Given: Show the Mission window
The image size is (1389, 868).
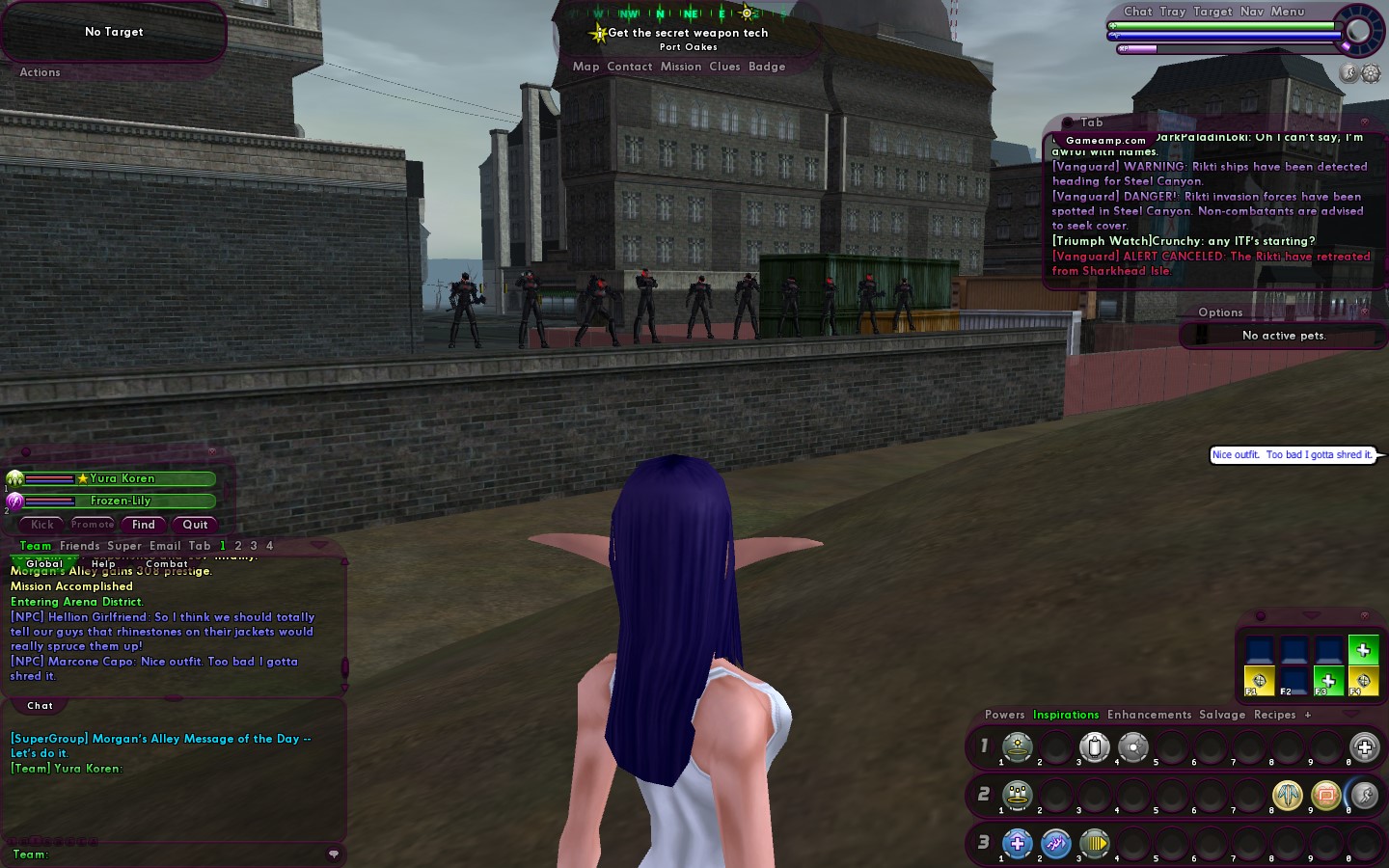Looking at the screenshot, I should [681, 67].
